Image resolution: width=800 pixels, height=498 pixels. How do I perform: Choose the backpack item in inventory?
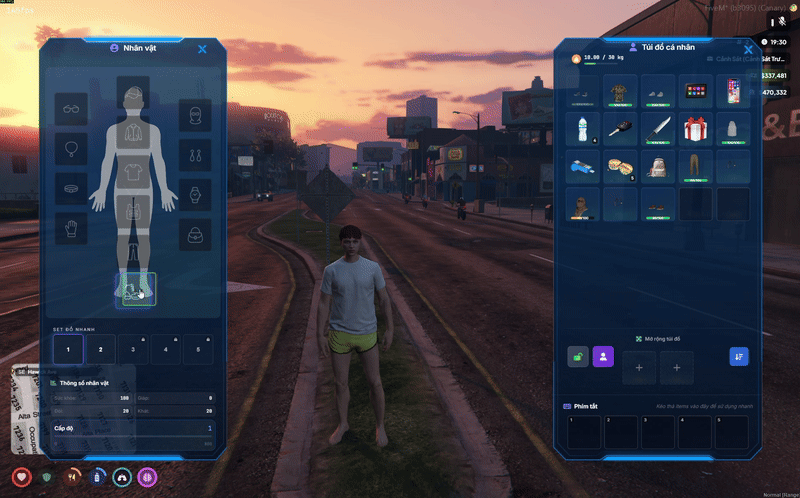(657, 166)
